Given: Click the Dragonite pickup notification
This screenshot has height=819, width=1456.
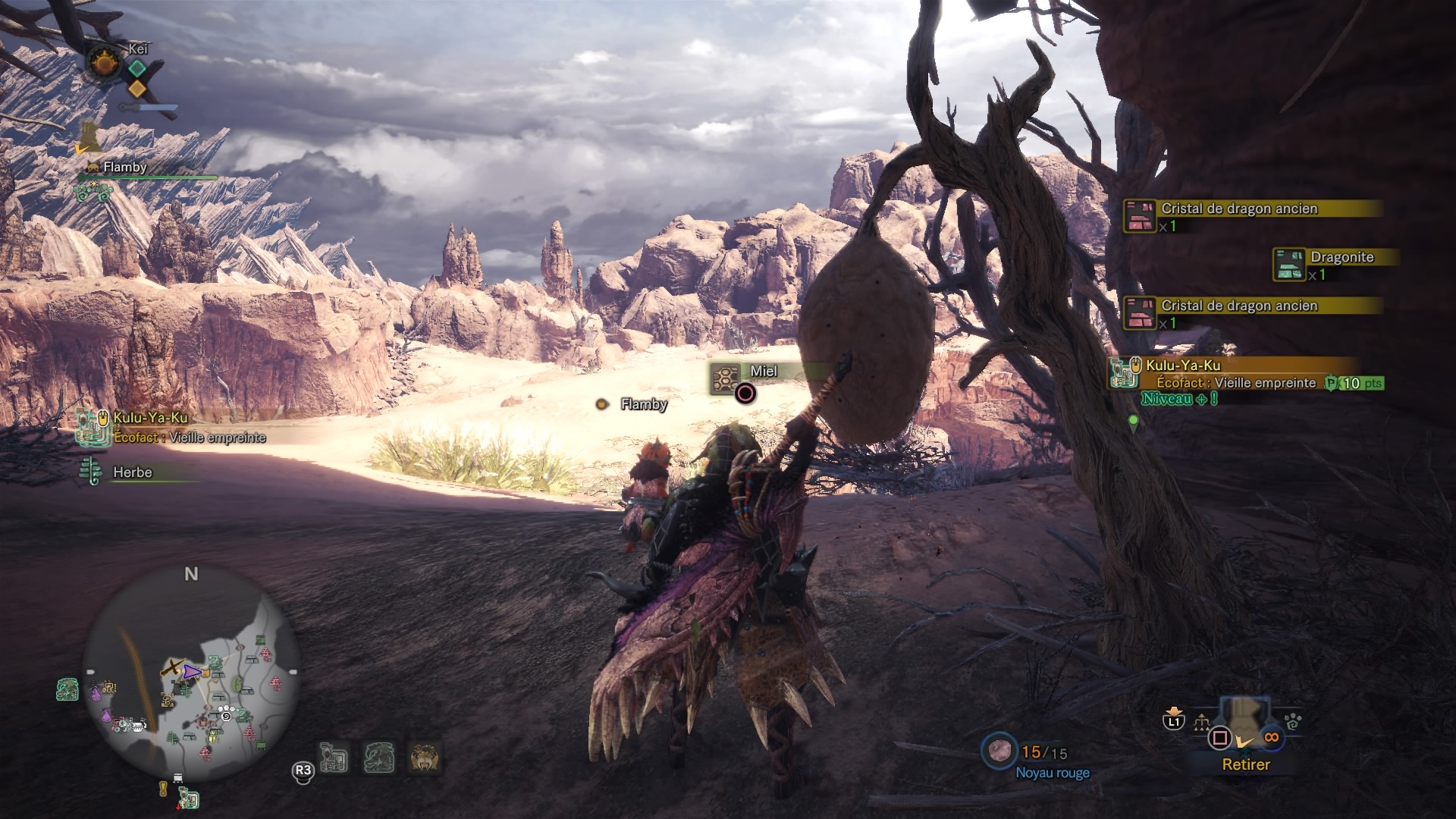Looking at the screenshot, I should (1335, 265).
